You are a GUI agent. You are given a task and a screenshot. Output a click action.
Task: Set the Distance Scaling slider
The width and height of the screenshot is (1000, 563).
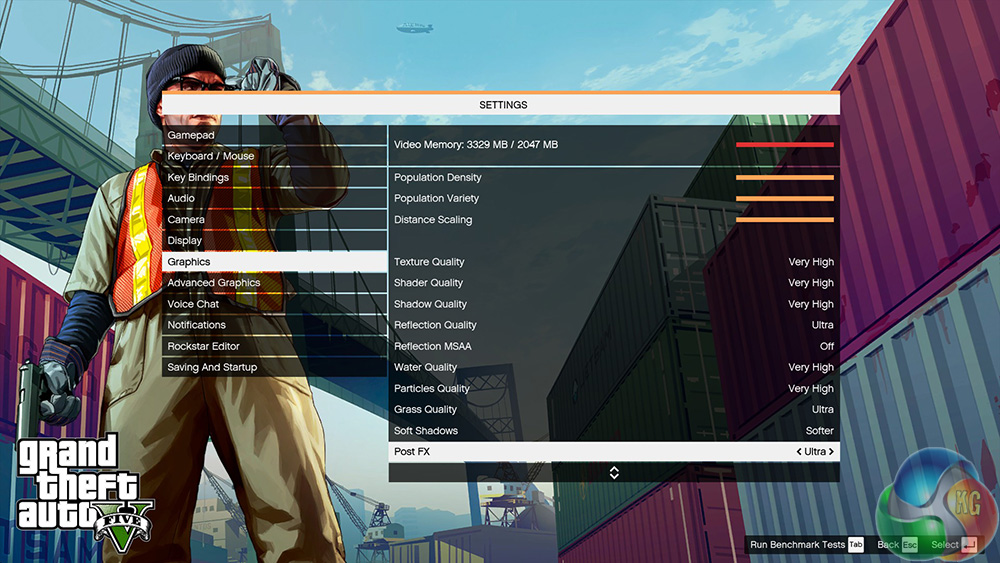point(784,220)
